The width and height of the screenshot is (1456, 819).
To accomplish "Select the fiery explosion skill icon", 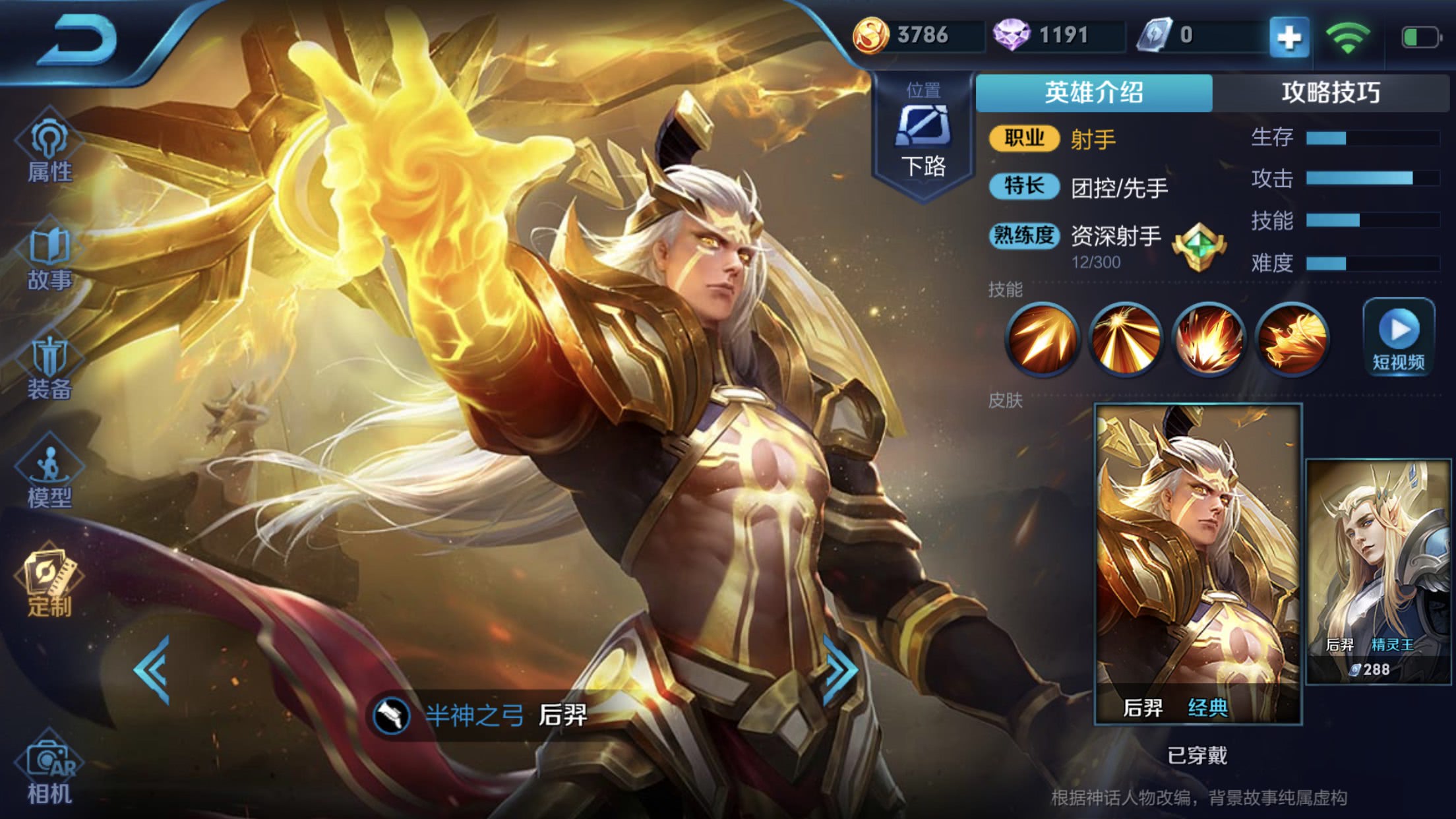I will point(1208,339).
